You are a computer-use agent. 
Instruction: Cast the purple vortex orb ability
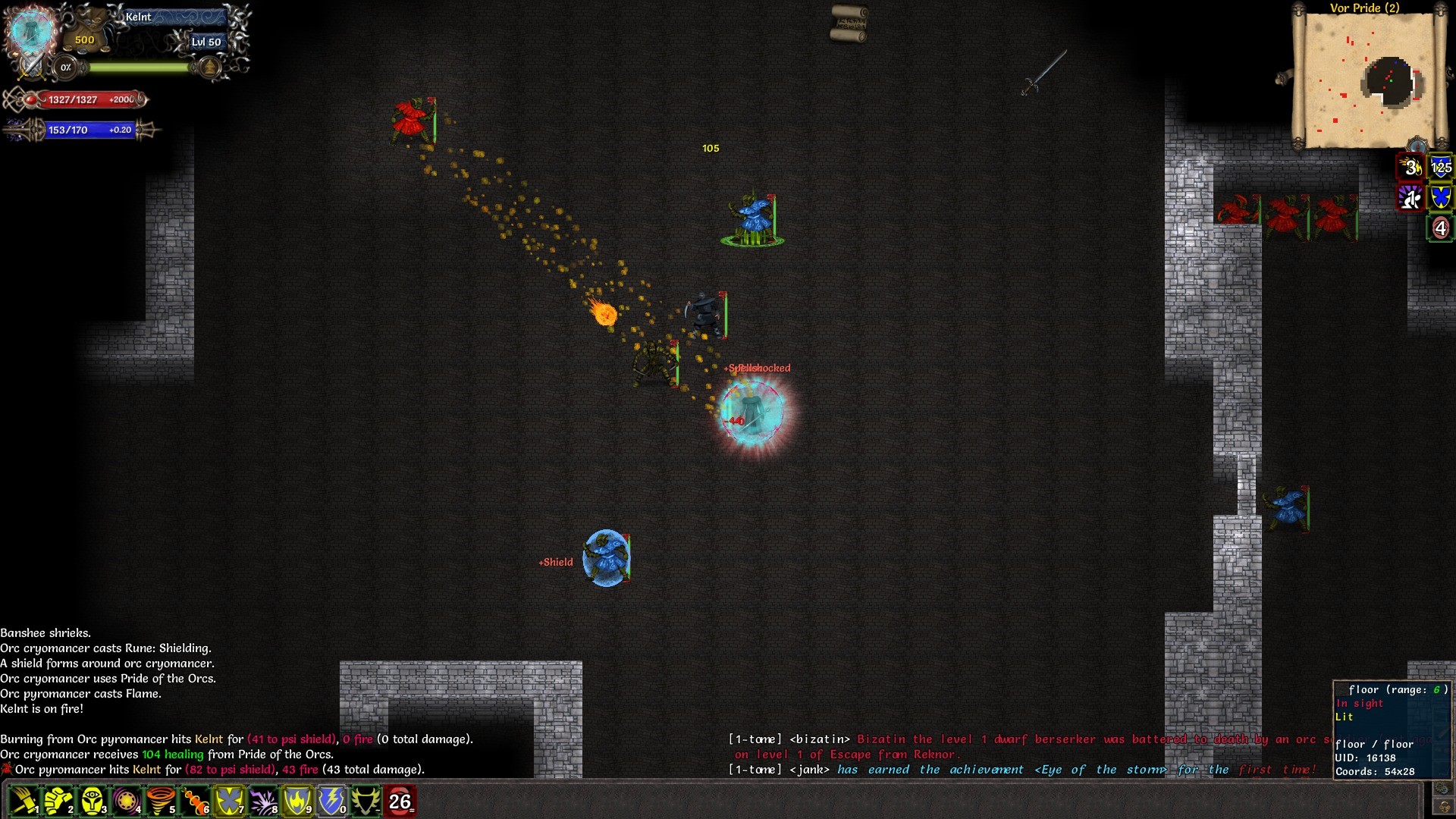point(126,801)
